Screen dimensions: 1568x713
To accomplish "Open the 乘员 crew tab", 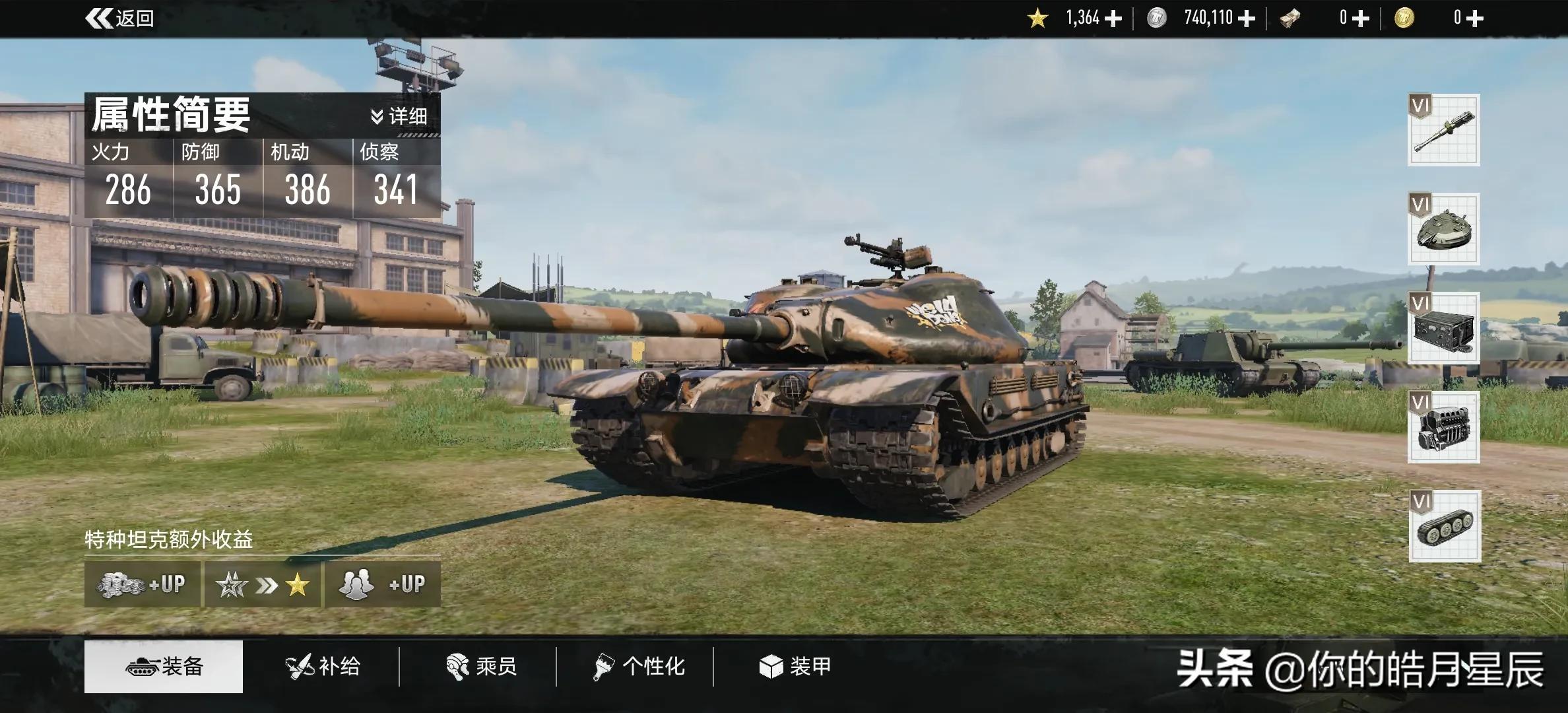I will tap(481, 666).
